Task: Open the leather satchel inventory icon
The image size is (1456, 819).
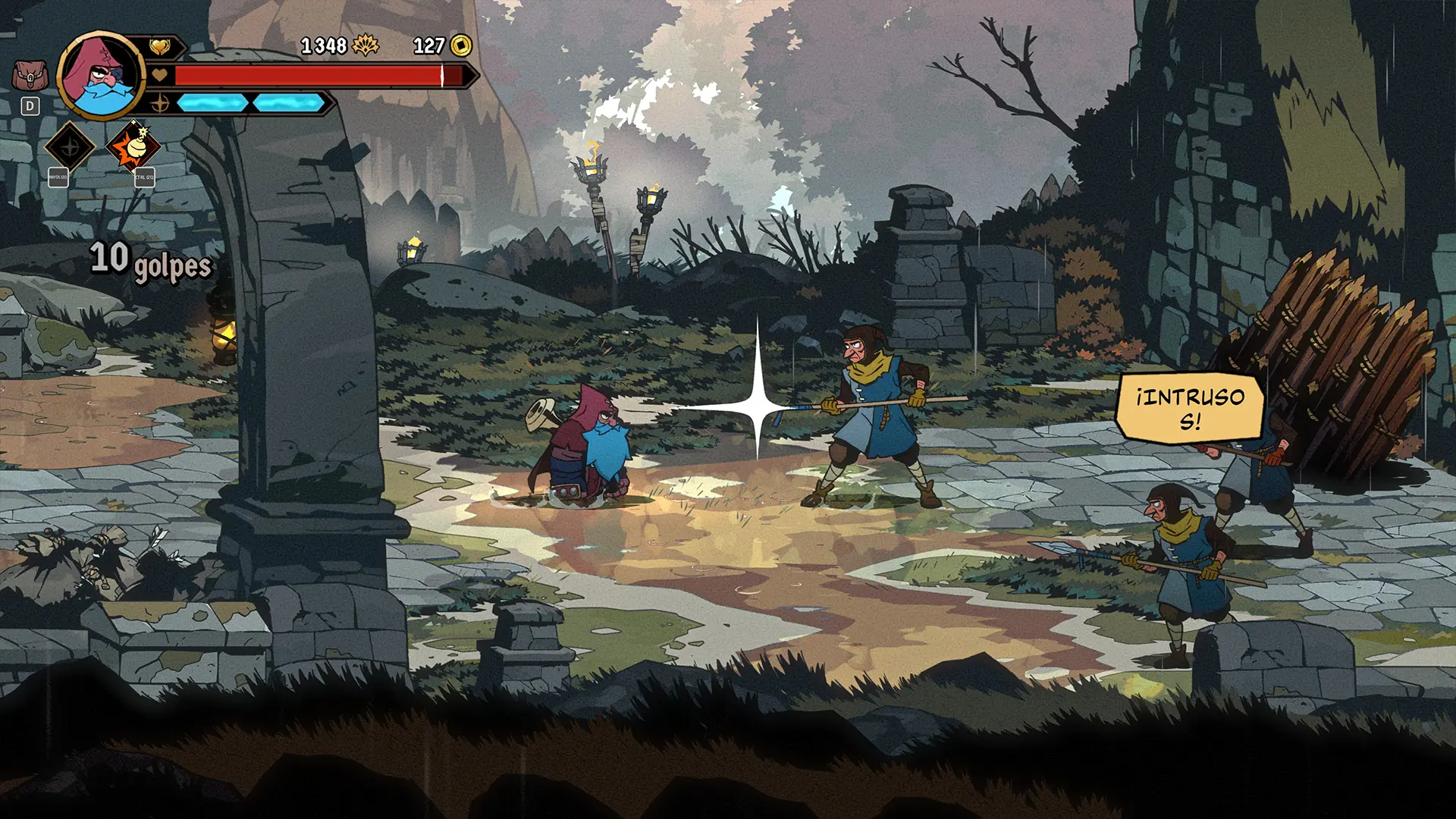Action: click(30, 77)
